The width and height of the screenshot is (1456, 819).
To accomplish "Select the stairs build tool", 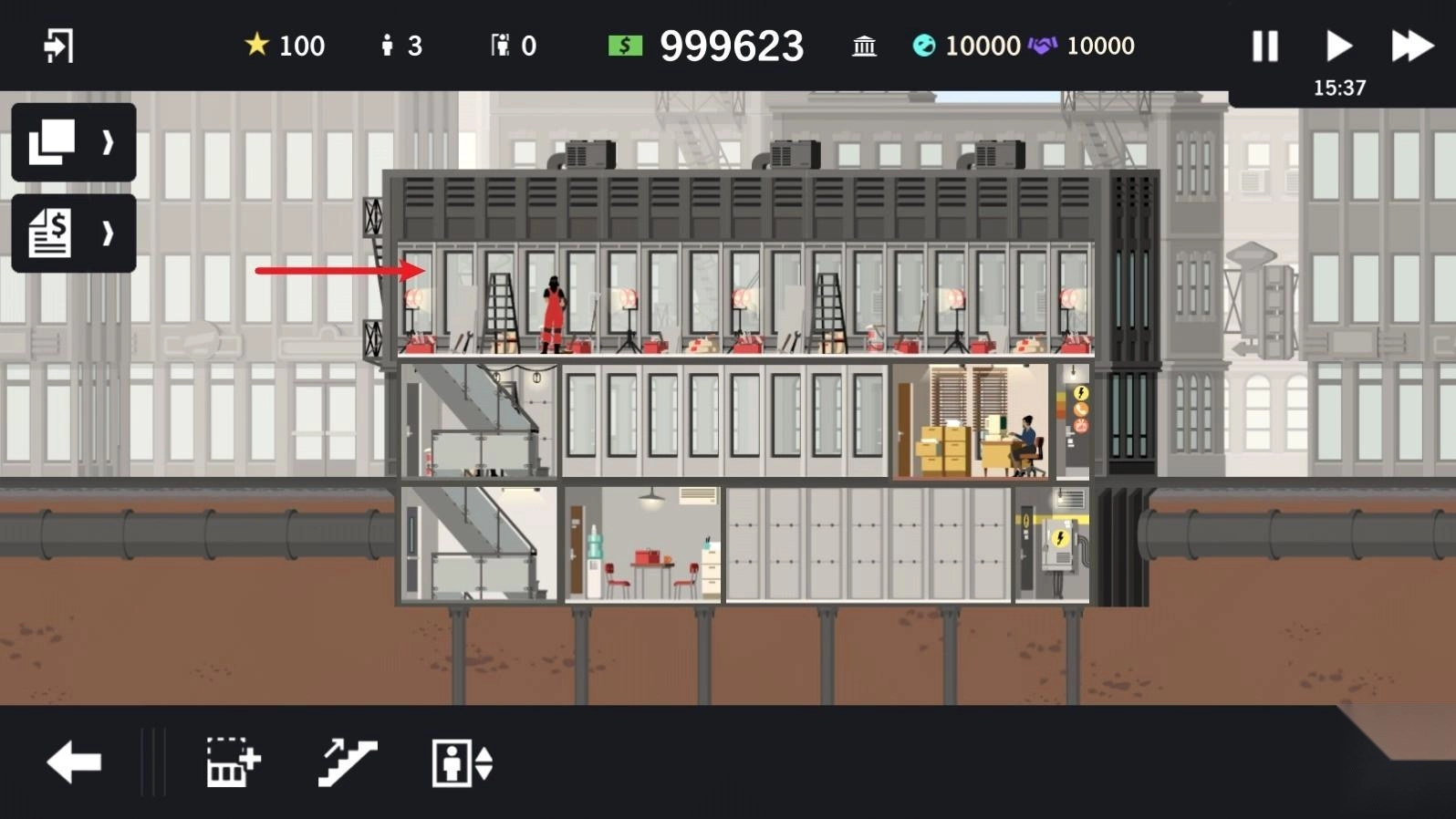I will 348,762.
